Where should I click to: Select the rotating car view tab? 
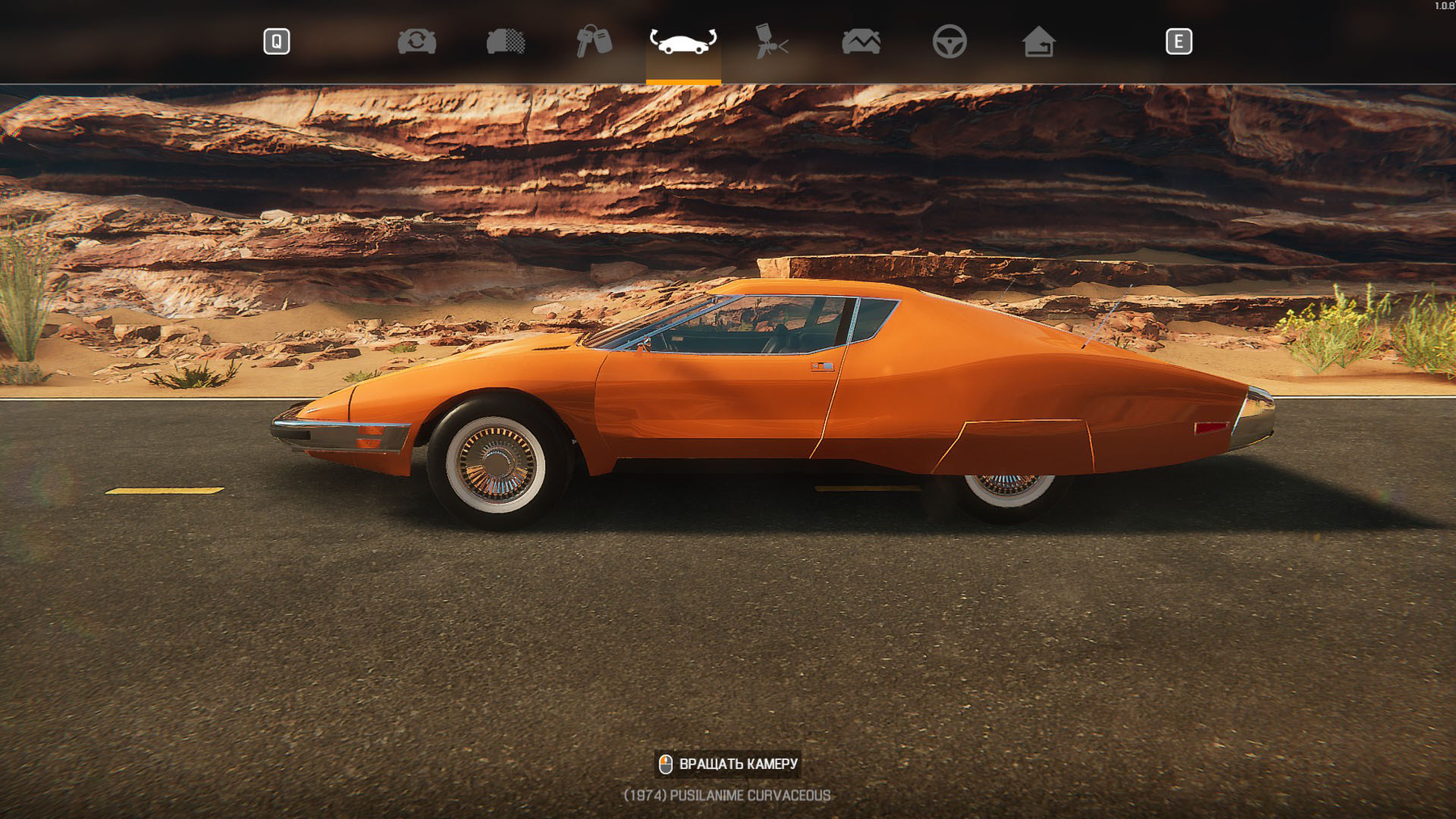(683, 41)
